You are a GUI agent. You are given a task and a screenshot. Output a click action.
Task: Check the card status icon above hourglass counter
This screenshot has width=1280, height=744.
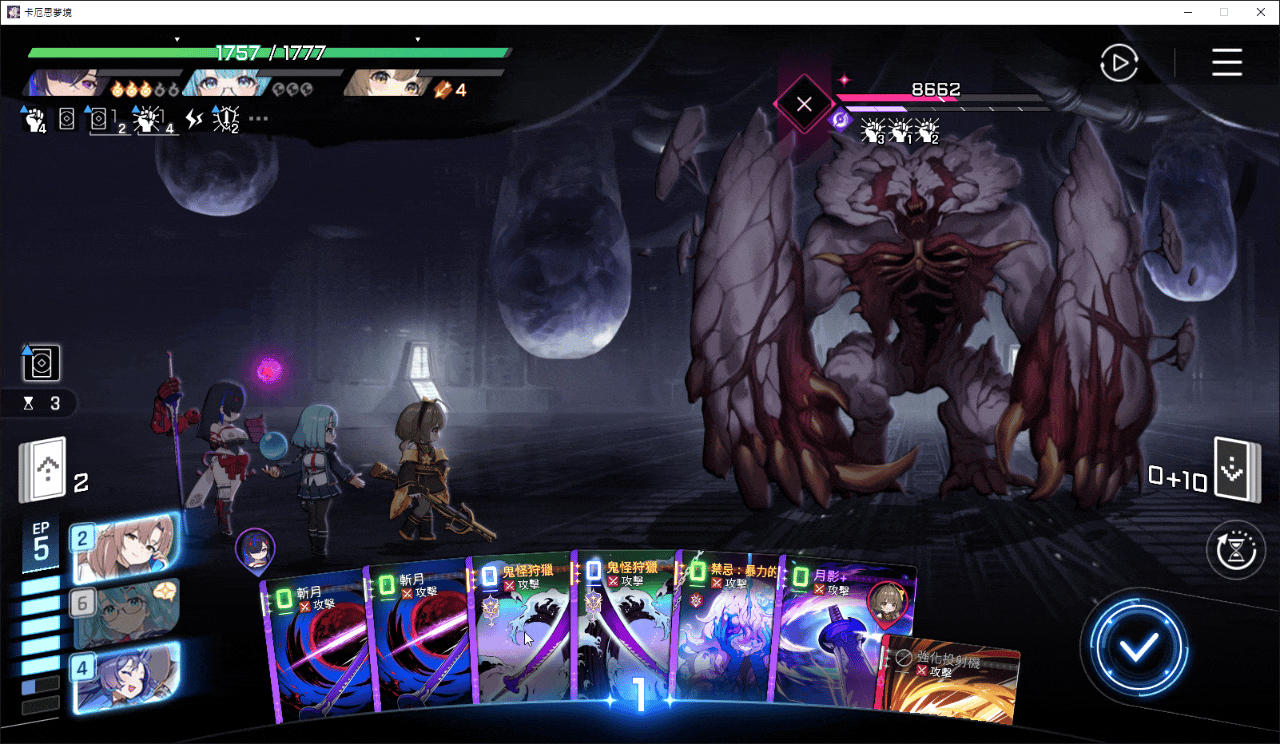coord(41,363)
